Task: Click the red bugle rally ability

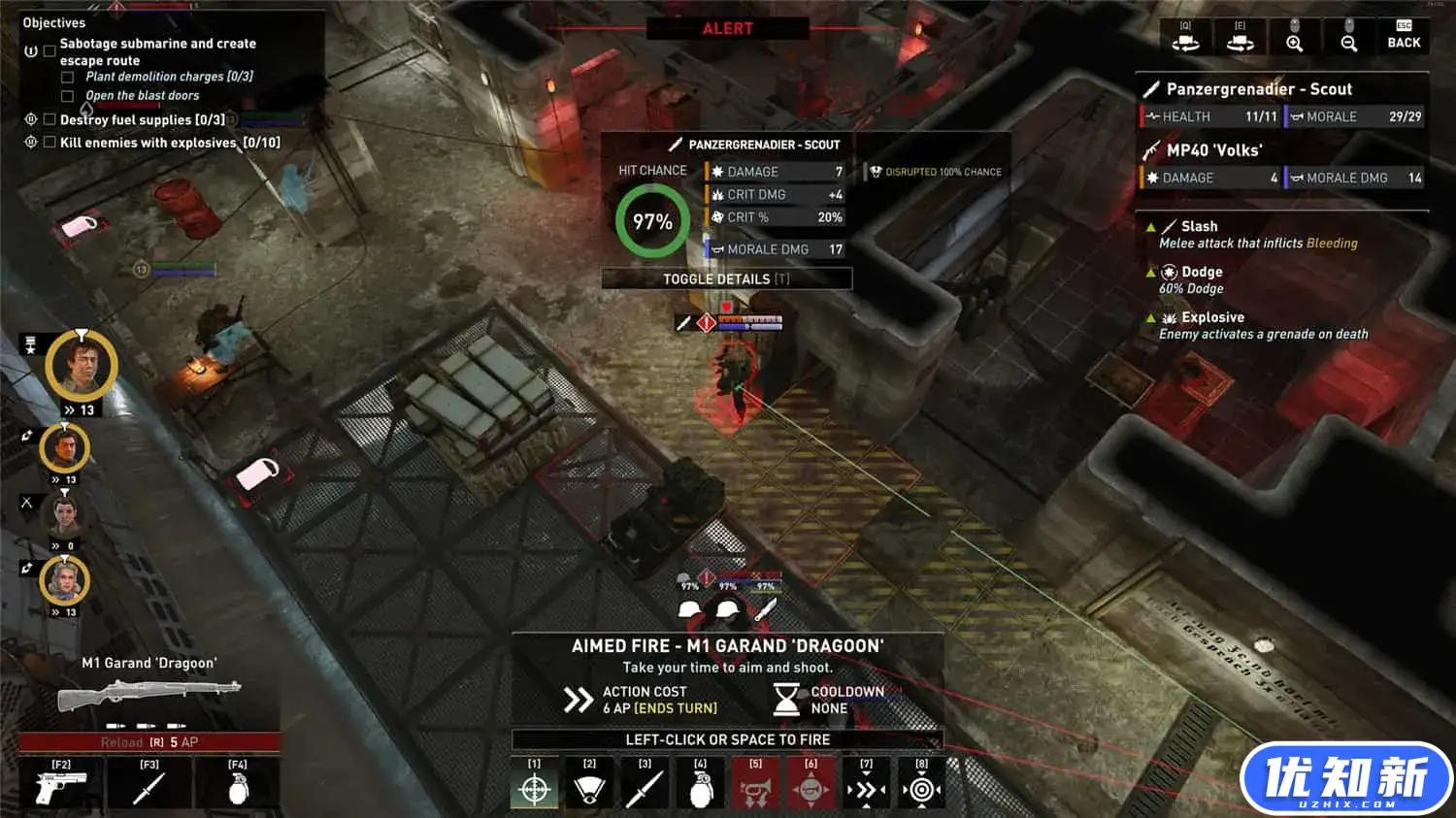Action: 755,789
